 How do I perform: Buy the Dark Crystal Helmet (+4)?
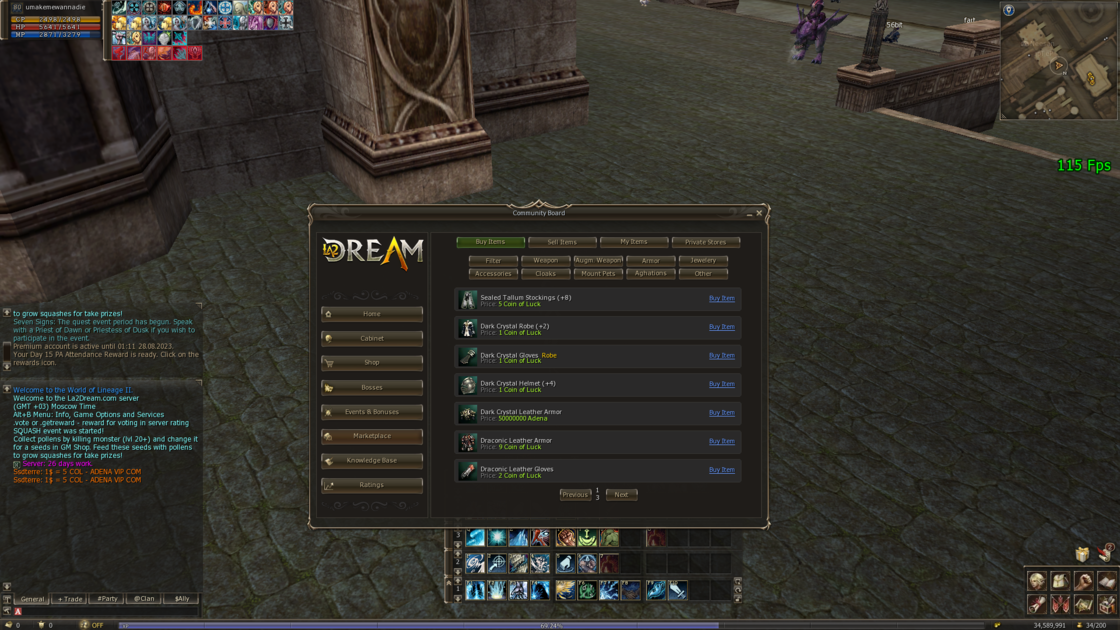pos(721,384)
